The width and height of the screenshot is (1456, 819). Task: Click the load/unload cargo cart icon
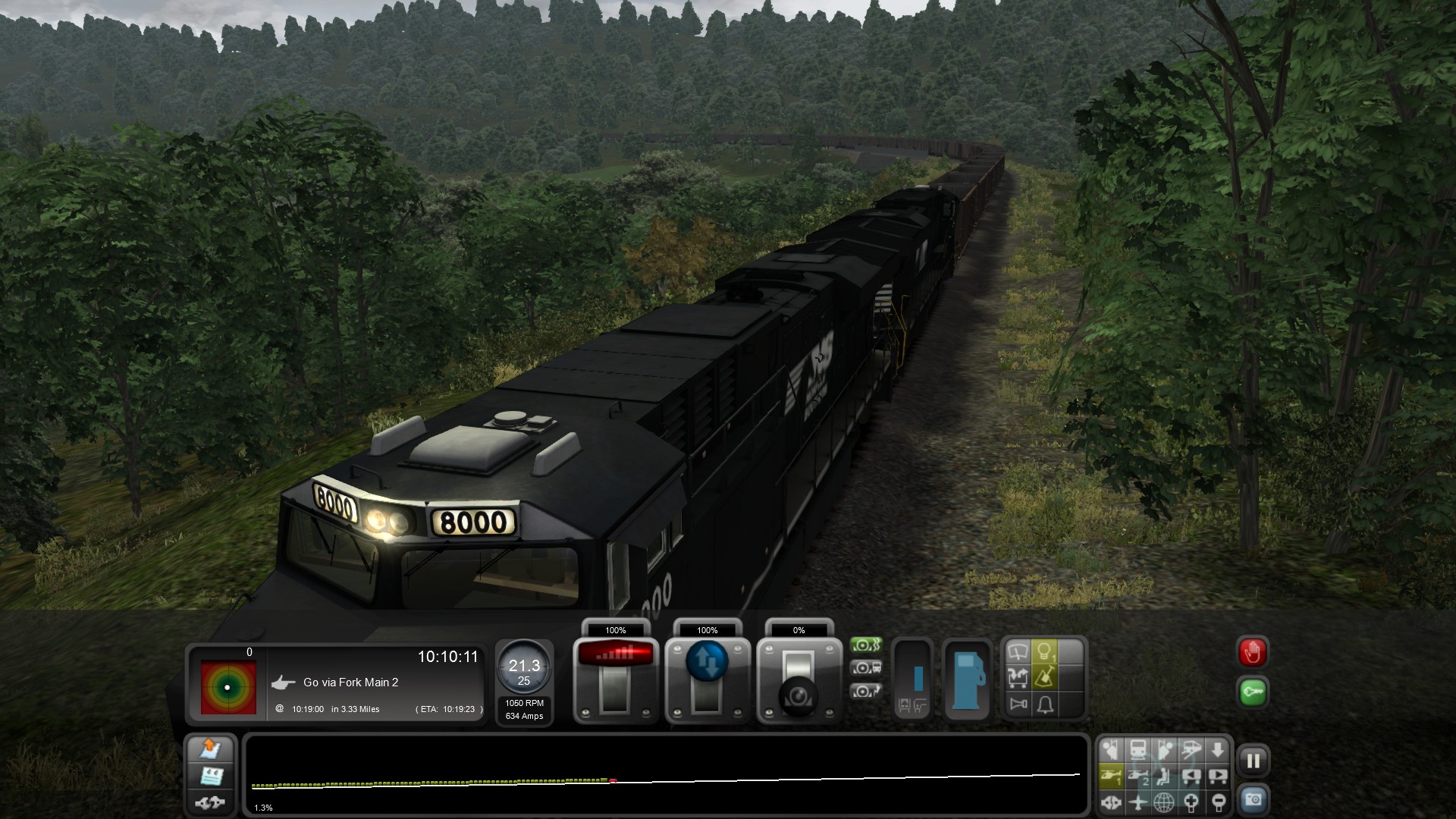pos(1018,677)
